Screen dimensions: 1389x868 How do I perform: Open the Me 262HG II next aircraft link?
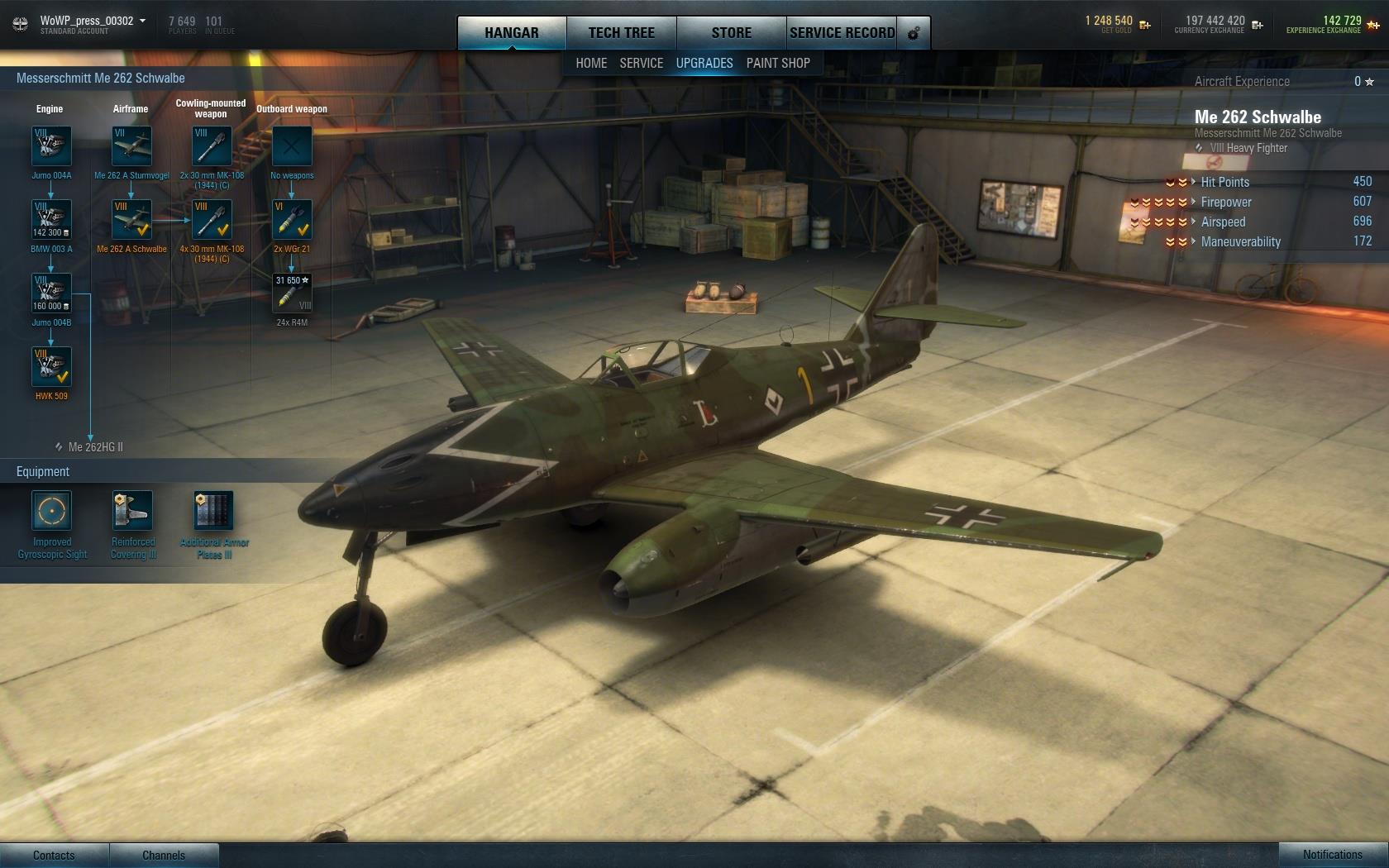(x=95, y=447)
